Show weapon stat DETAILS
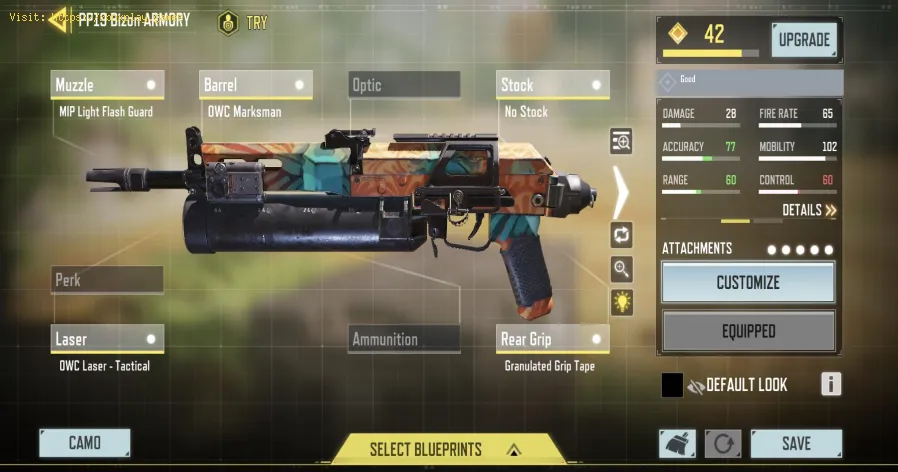Image resolution: width=898 pixels, height=472 pixels. click(x=810, y=210)
